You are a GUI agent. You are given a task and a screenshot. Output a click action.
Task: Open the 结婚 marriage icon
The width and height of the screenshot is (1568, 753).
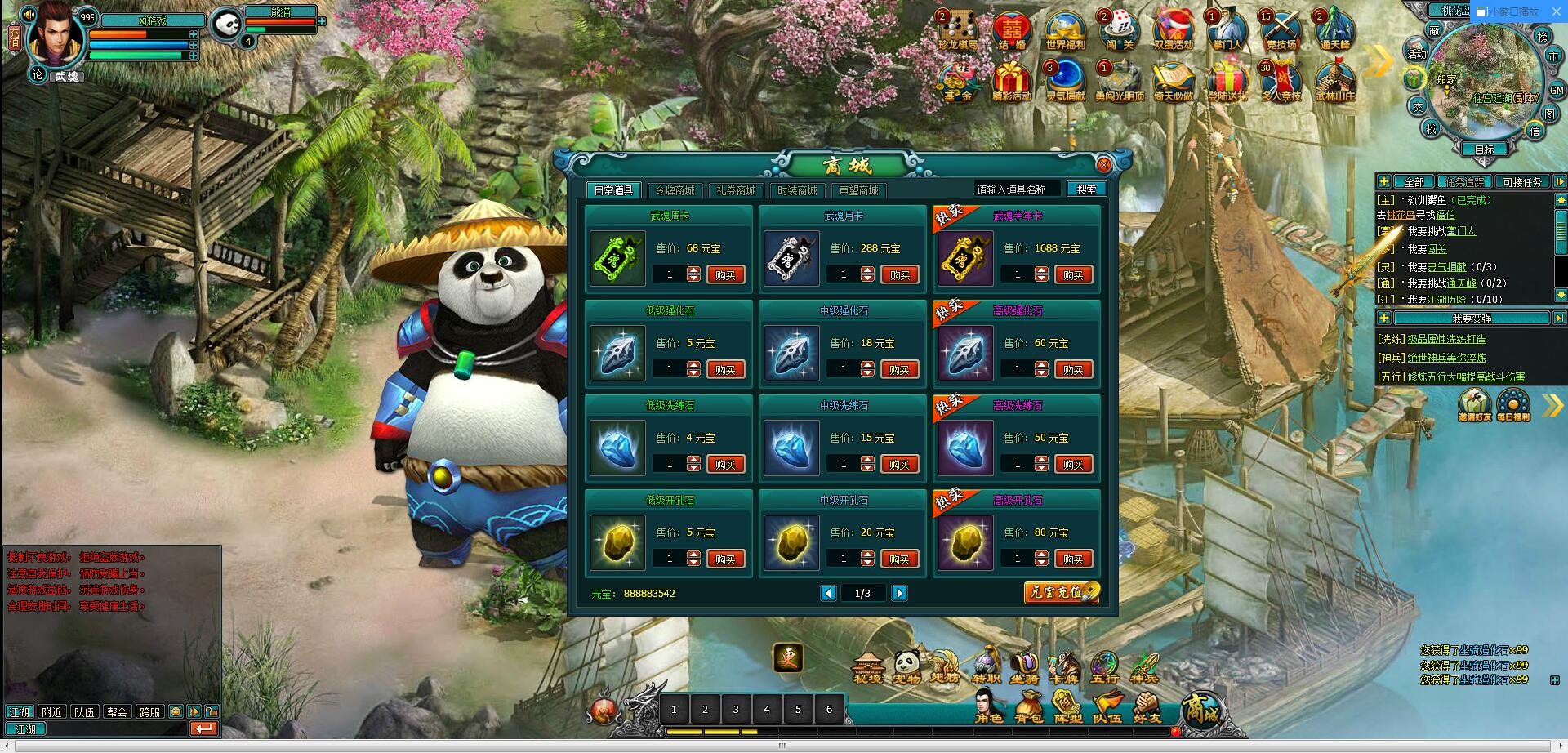pos(1012,31)
